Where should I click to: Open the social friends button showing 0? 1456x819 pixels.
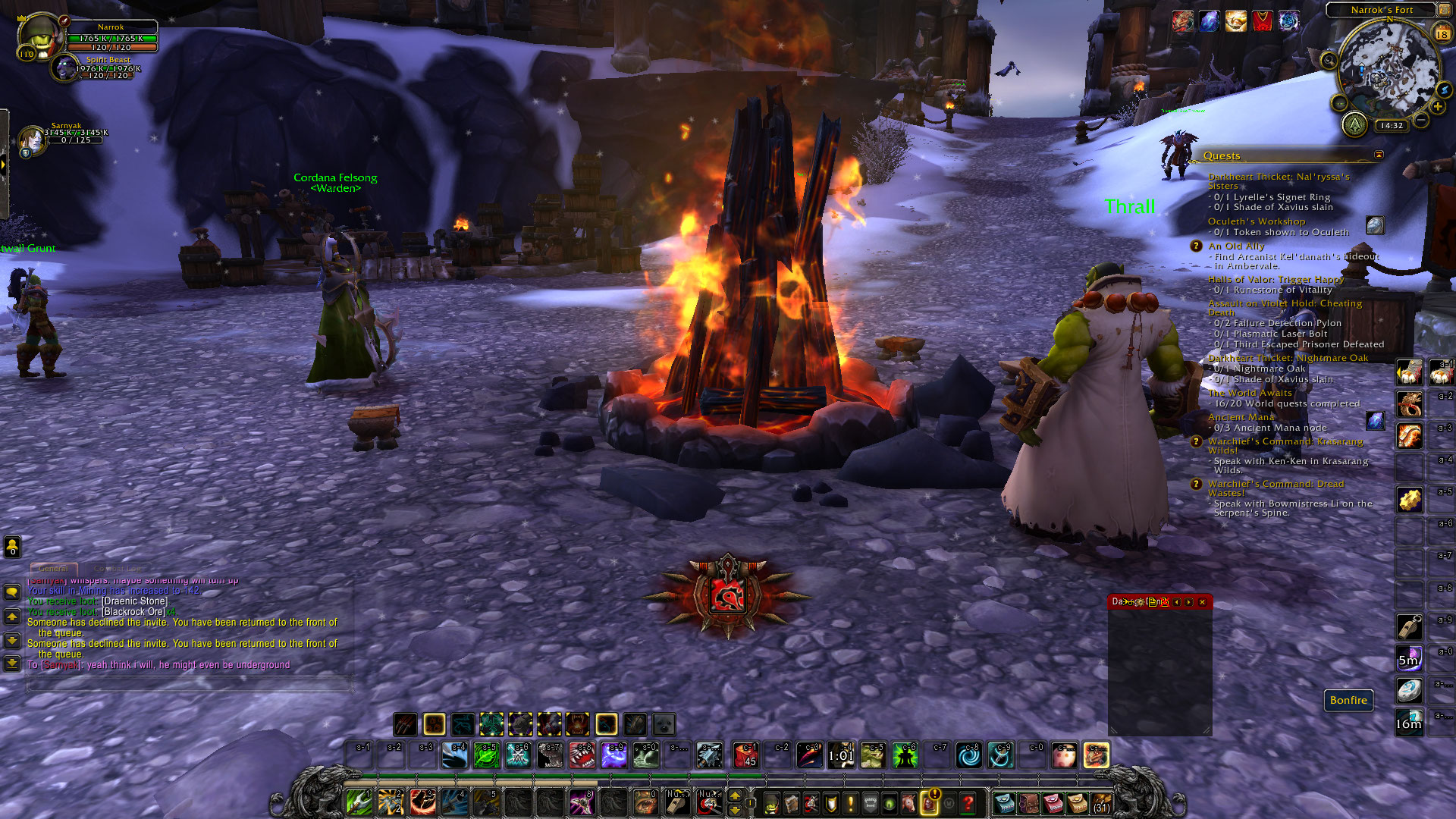12,546
